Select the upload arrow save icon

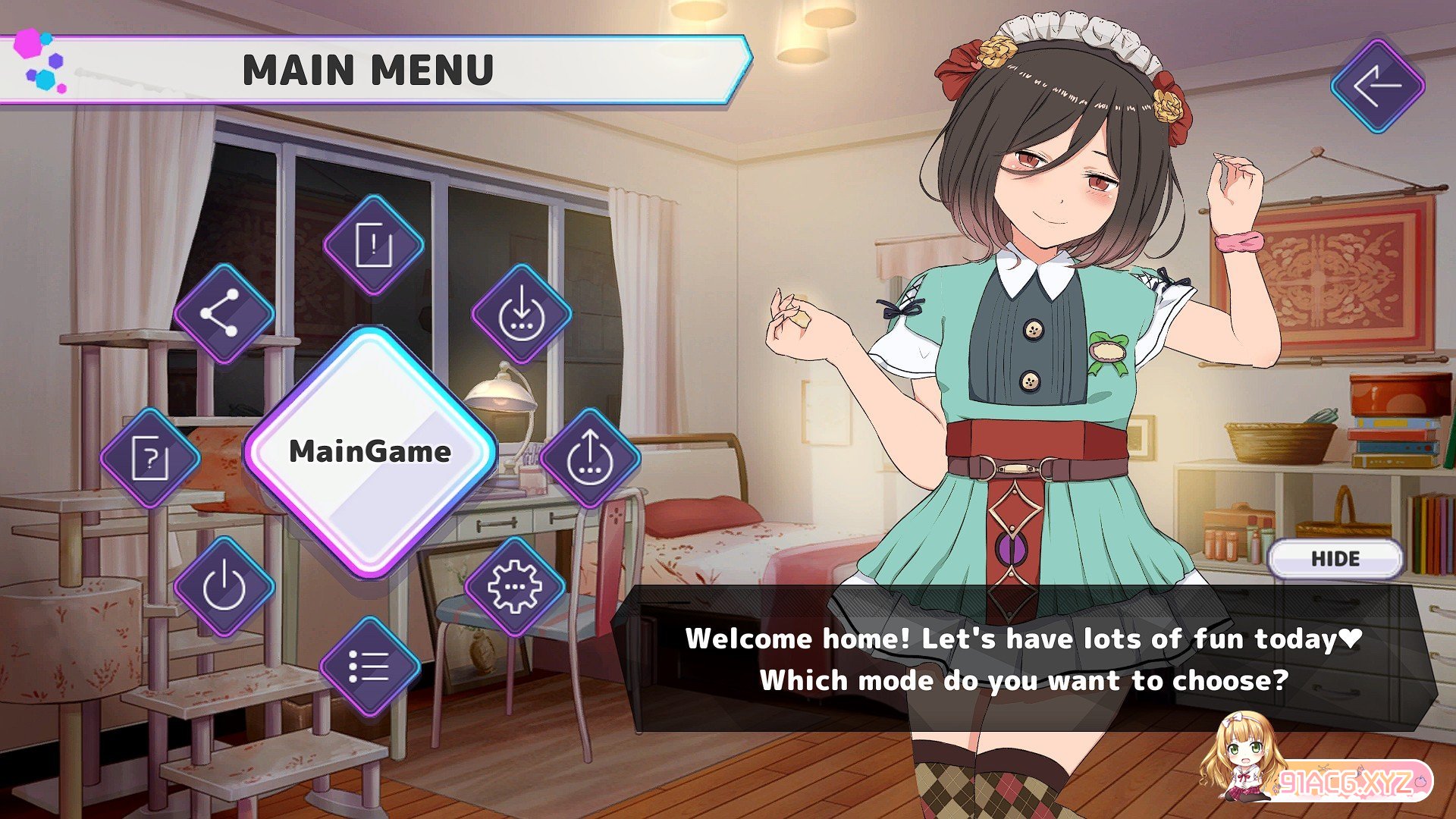click(590, 457)
